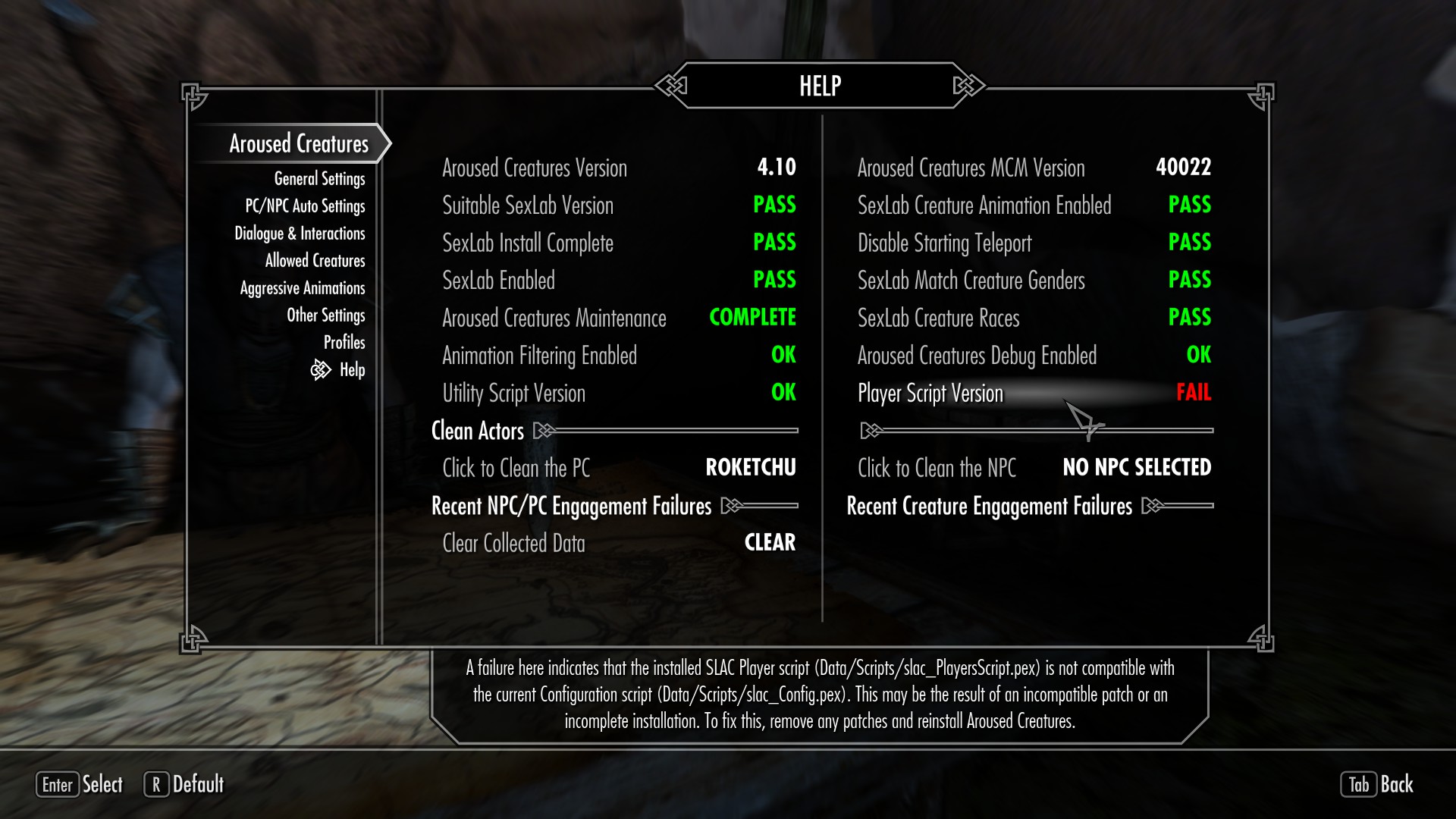Select Dialogue & Interactions page
The image size is (1456, 819).
point(300,234)
